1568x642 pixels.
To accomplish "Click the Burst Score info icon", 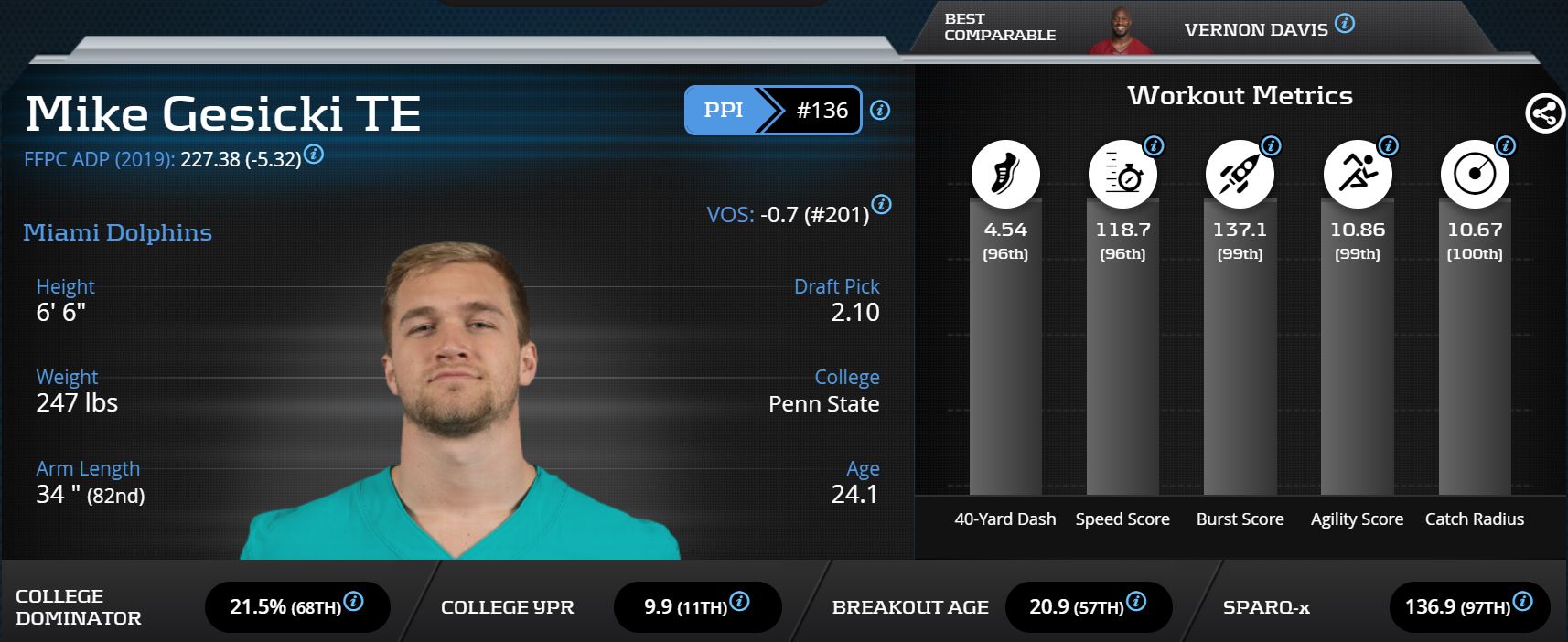I will 1272,145.
